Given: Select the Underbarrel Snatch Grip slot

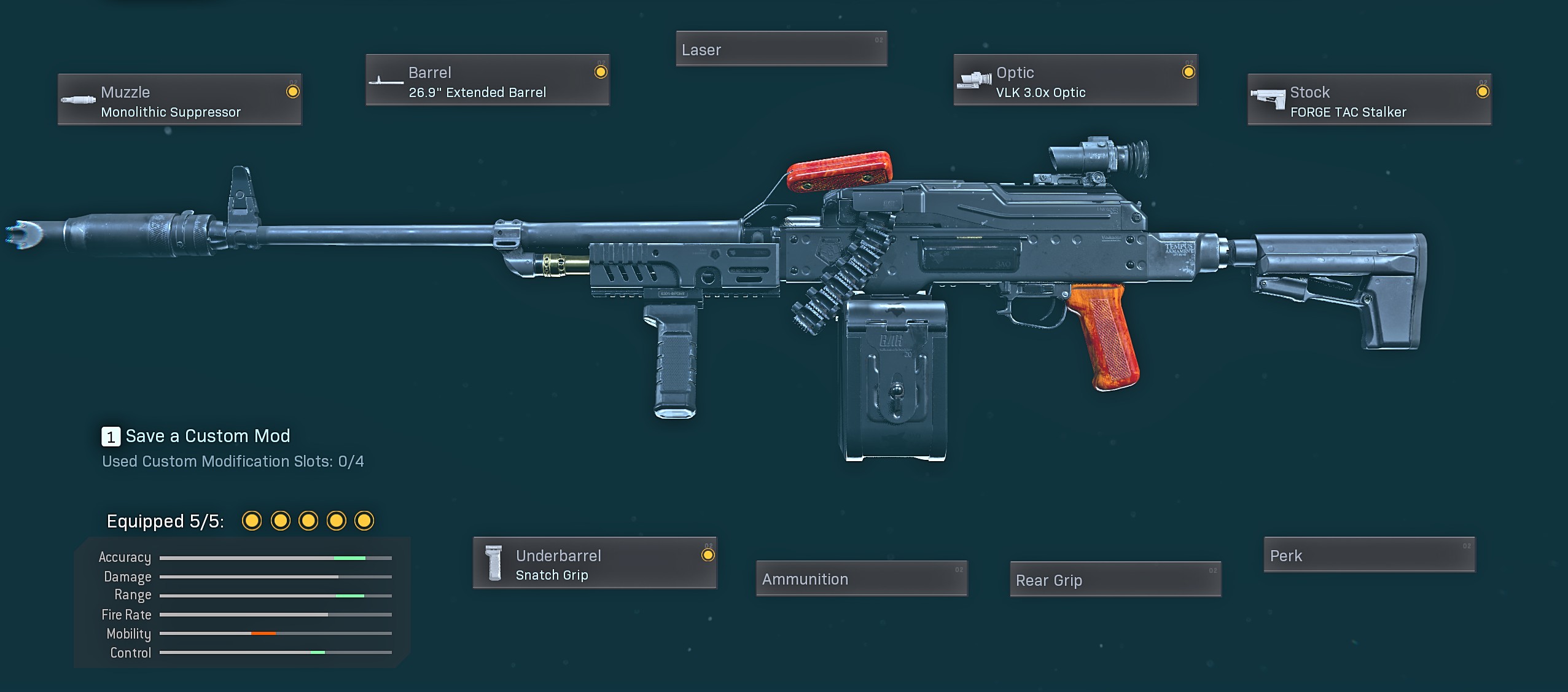Looking at the screenshot, I should 595,563.
